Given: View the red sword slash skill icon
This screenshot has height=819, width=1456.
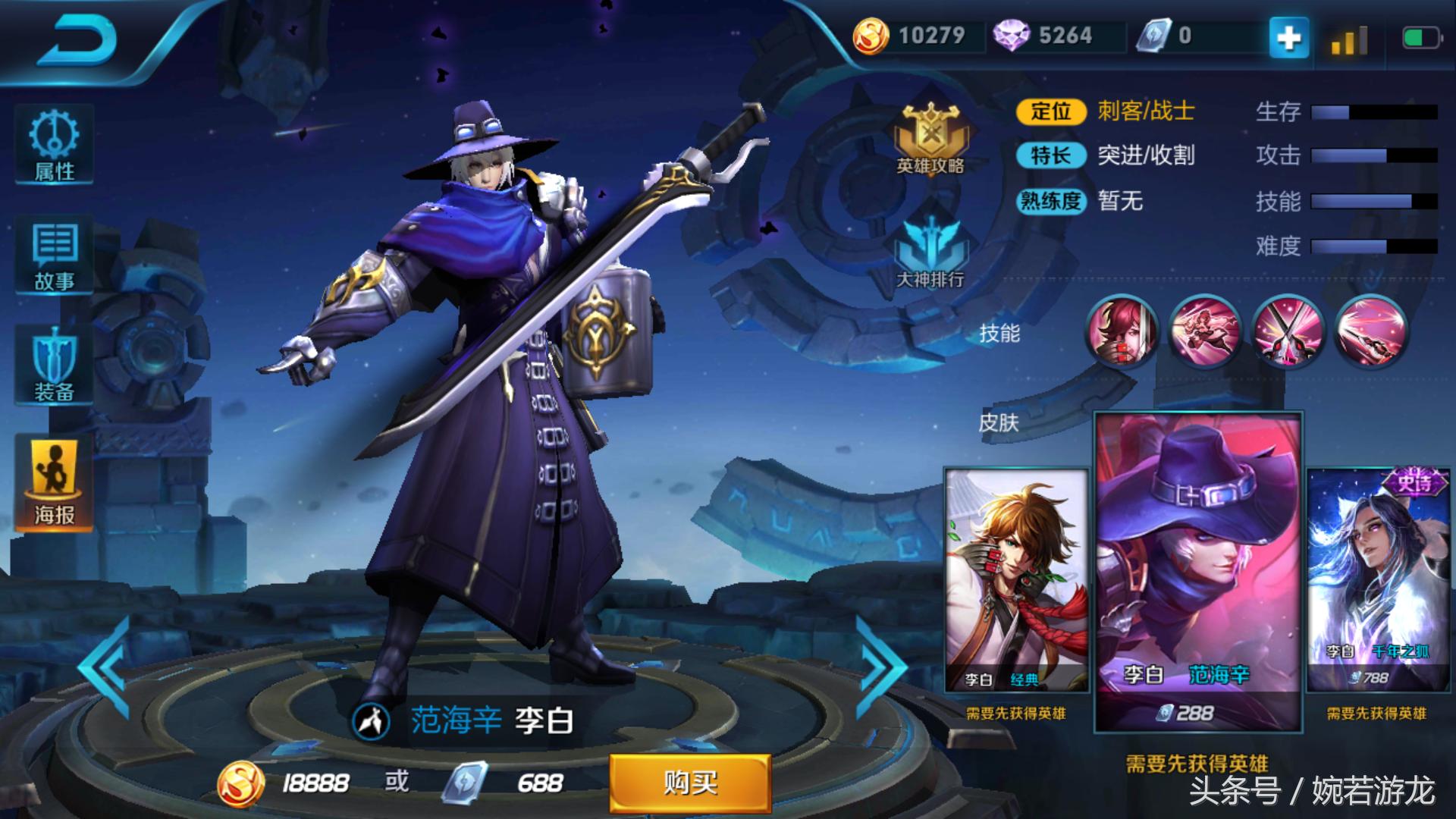Looking at the screenshot, I should [x=1371, y=331].
